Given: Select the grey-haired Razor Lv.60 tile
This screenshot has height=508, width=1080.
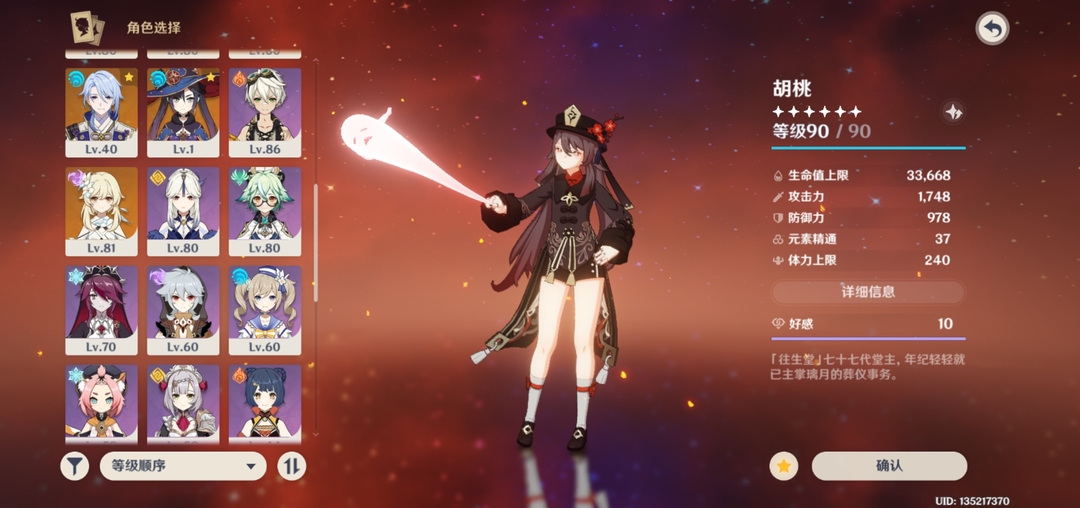Looking at the screenshot, I should coord(183,309).
